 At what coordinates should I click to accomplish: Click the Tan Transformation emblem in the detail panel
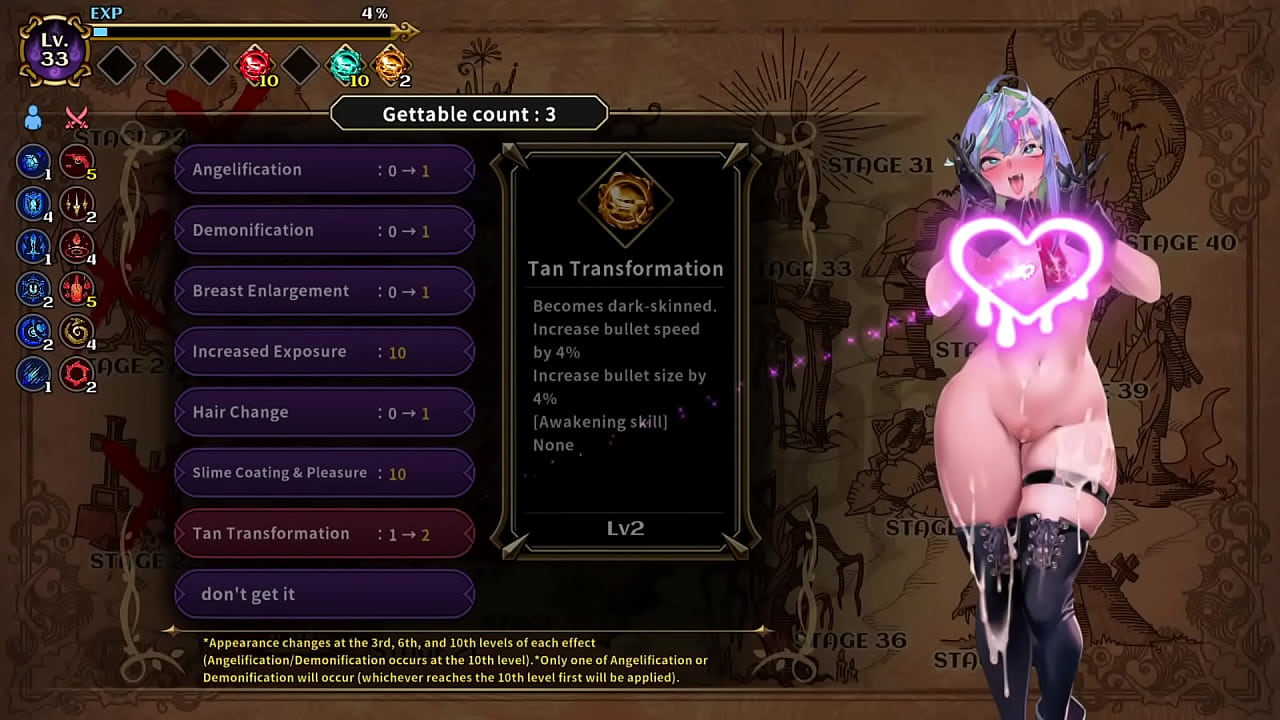click(625, 200)
